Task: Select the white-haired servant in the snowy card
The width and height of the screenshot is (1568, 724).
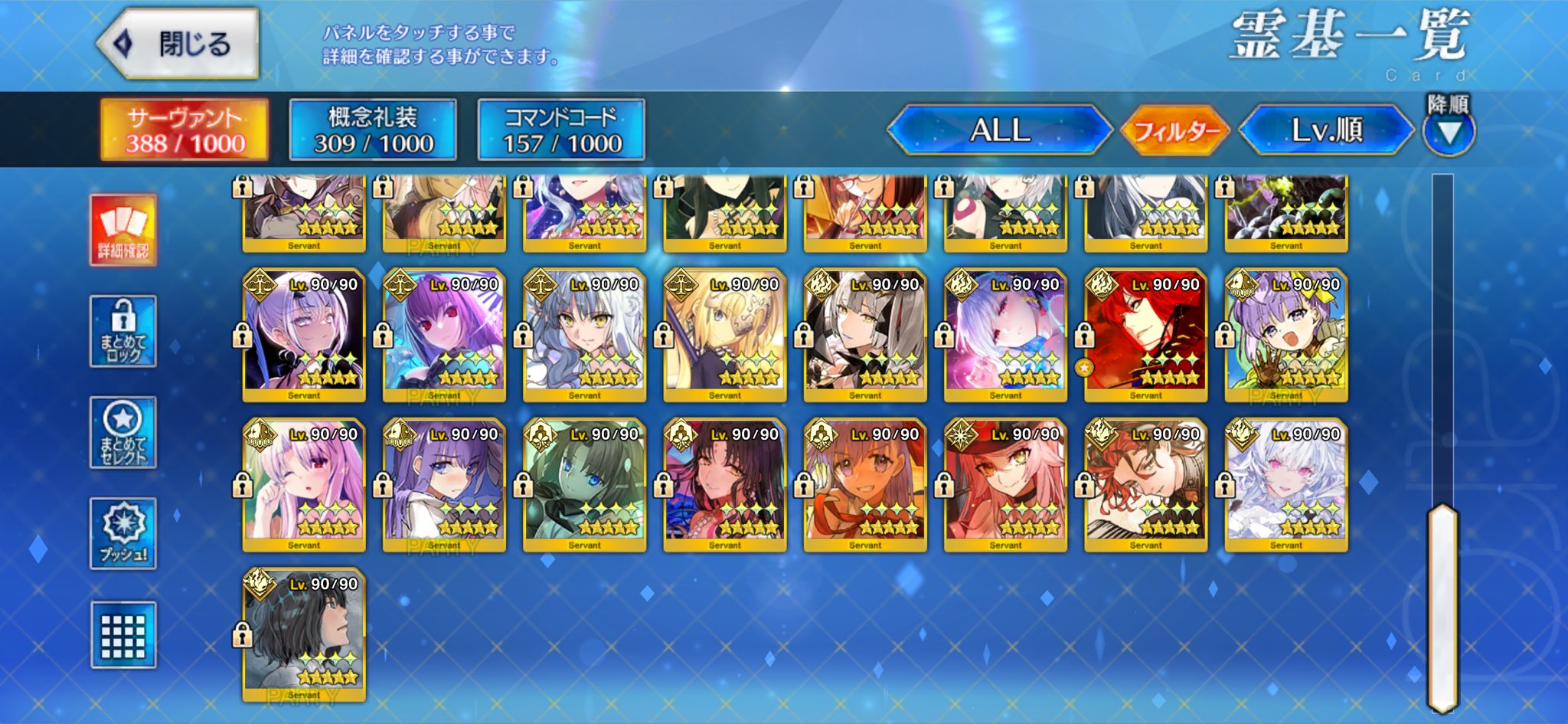Action: point(1285,484)
